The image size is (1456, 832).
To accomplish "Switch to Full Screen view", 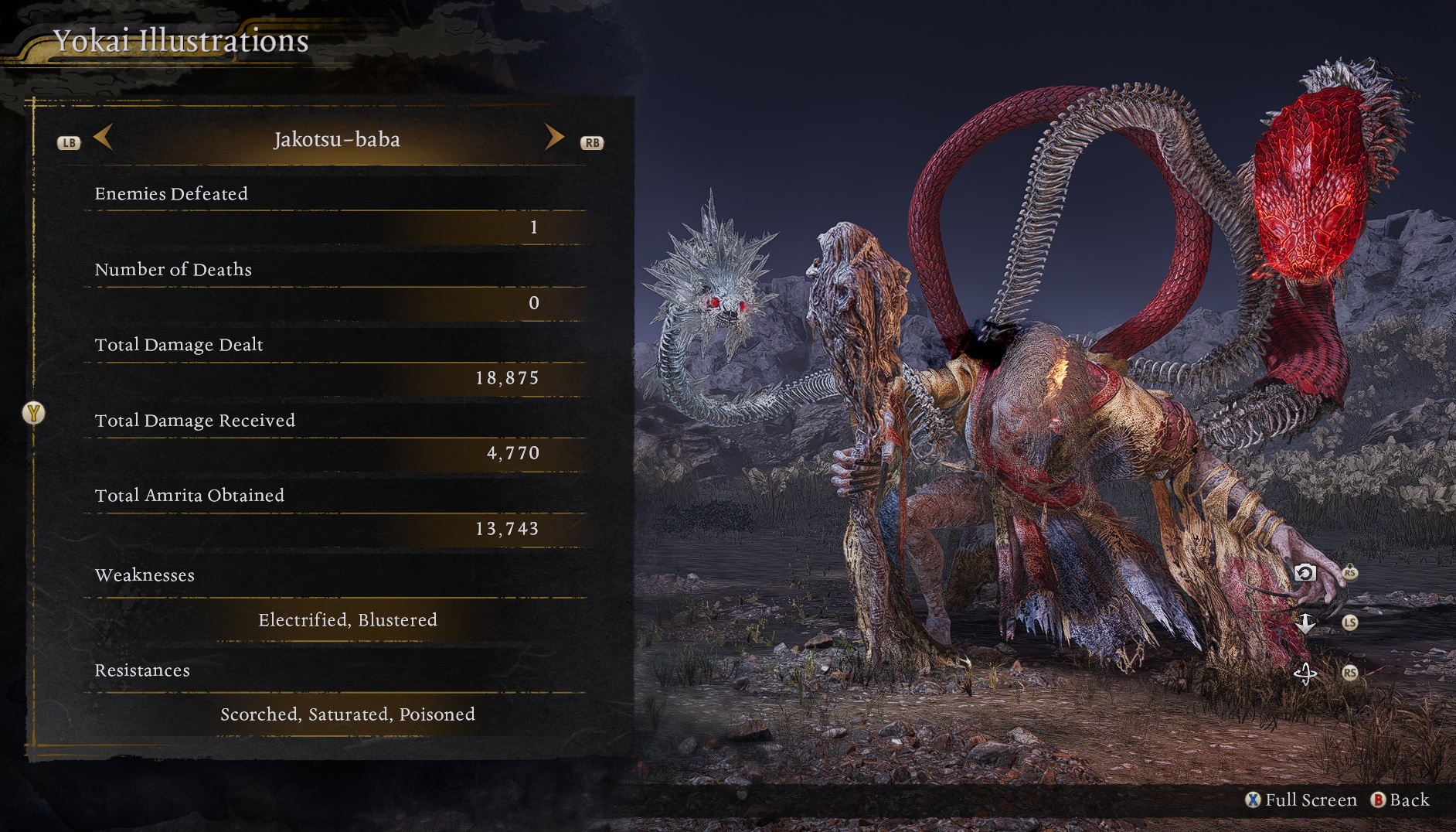I will point(1301,800).
